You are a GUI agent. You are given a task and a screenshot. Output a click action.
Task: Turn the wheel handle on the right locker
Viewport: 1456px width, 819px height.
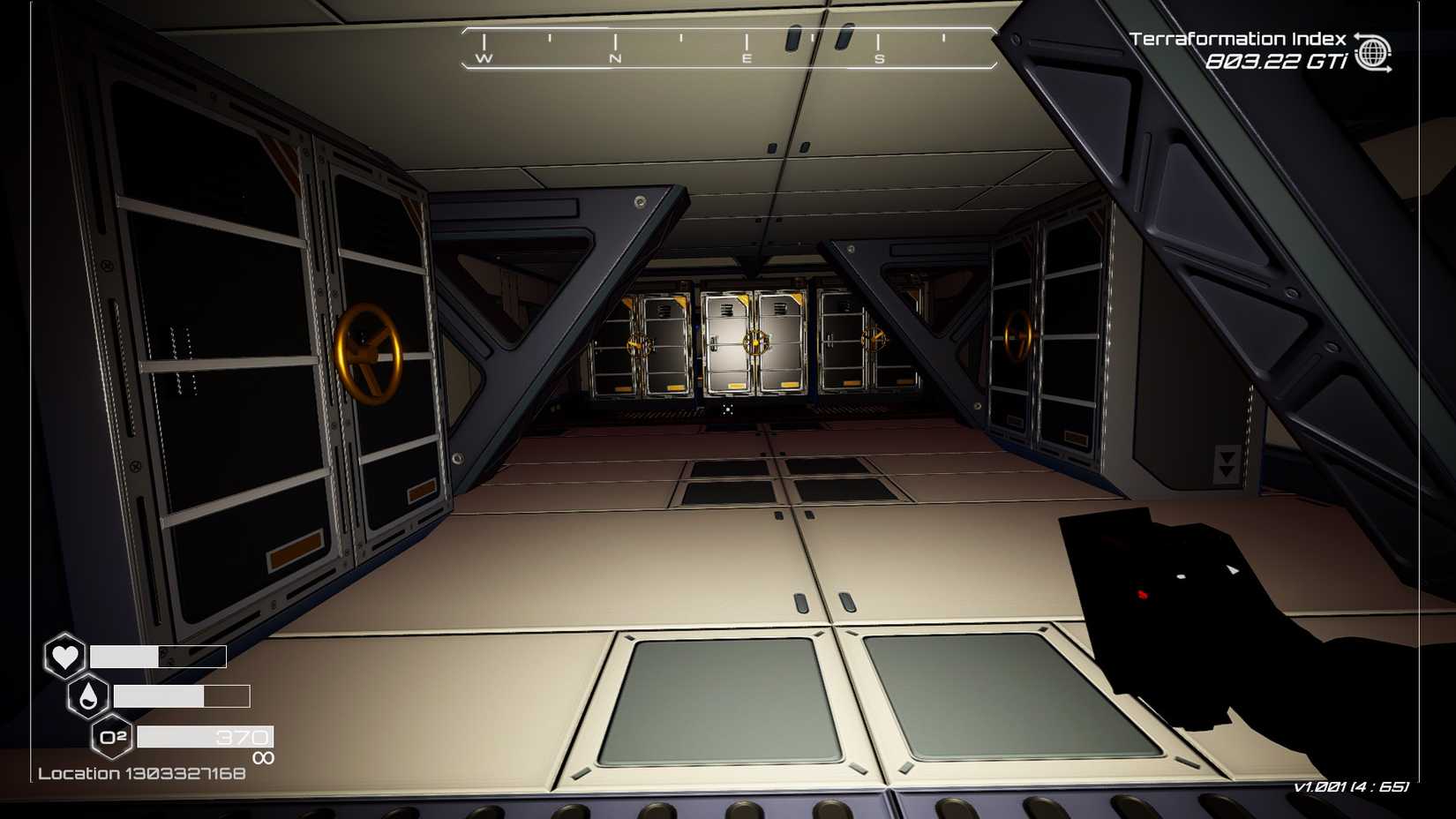pos(1019,337)
